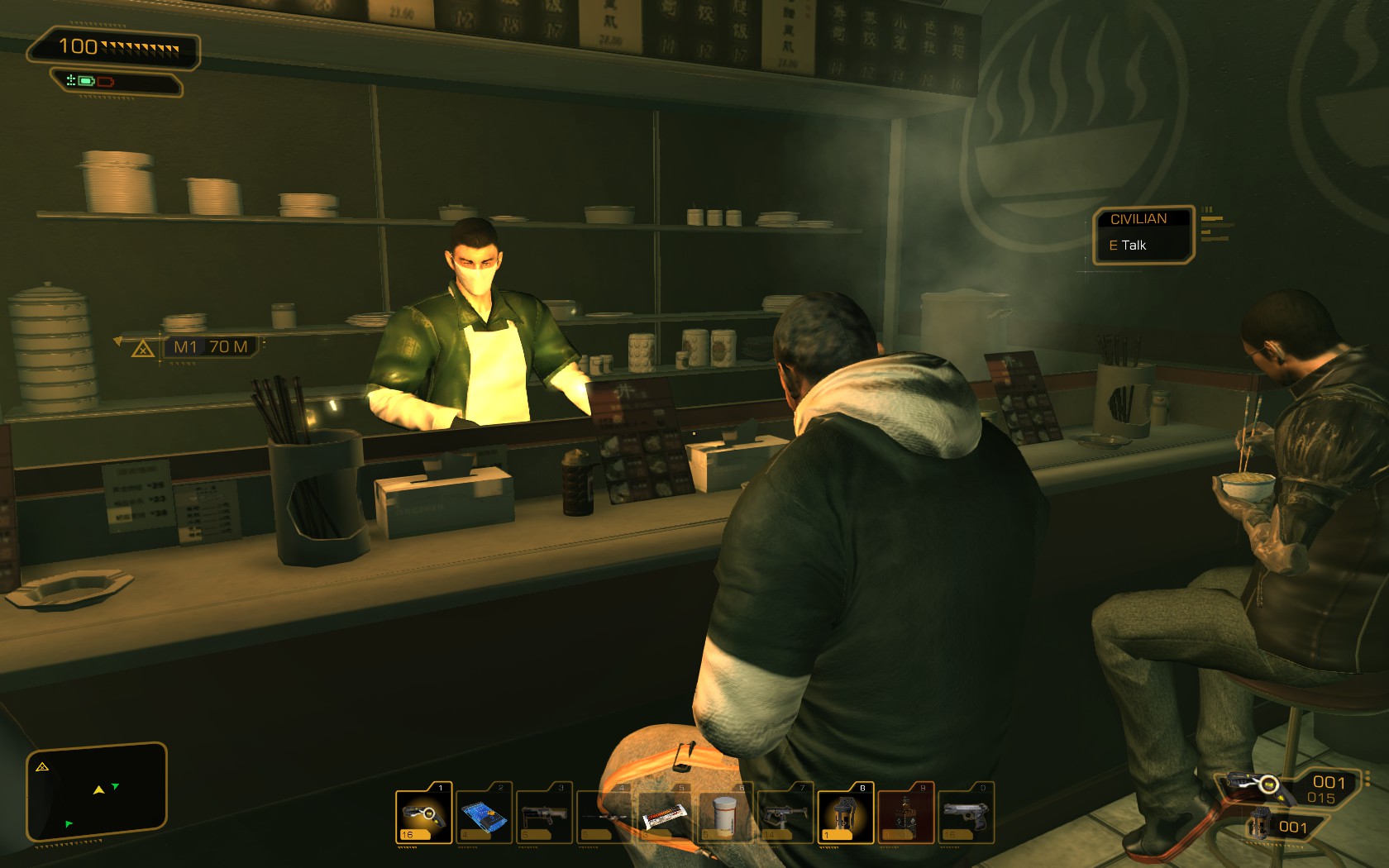This screenshot has width=1389, height=868.
Task: Choose the blue pouch item in slot 2
Action: [x=484, y=814]
